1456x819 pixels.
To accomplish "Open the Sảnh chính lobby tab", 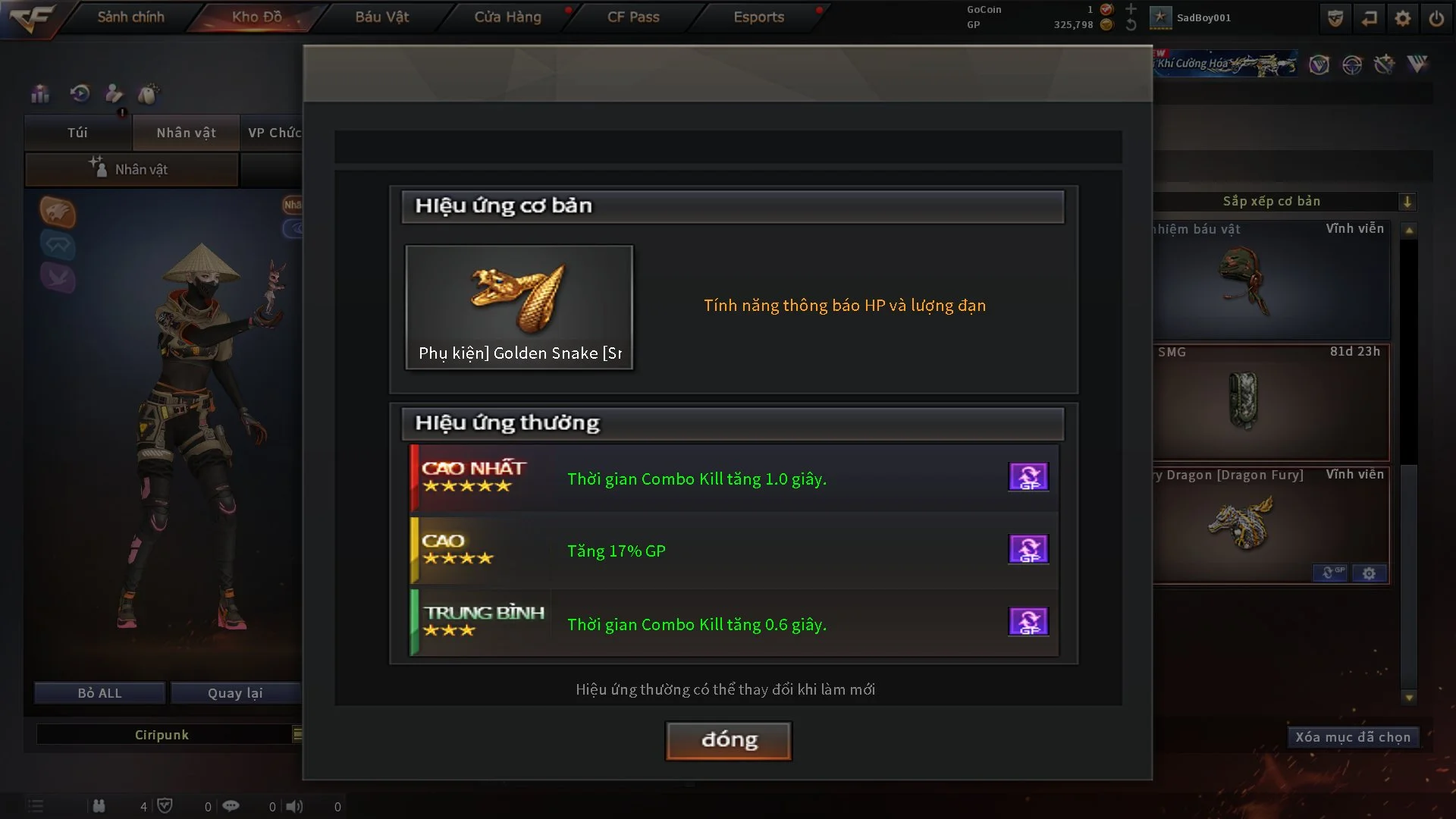I will pos(130,17).
